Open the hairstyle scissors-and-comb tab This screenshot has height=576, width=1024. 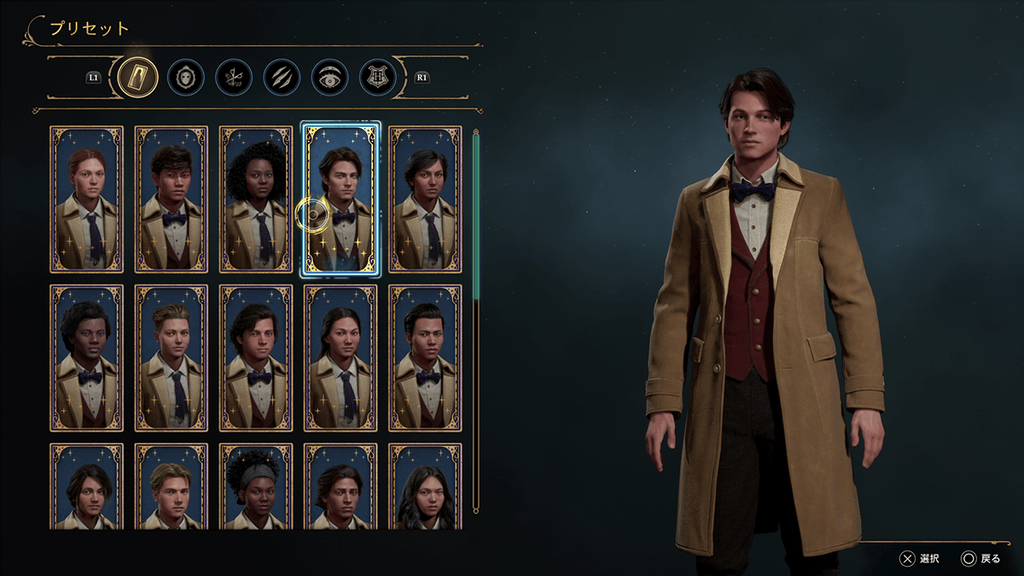click(x=234, y=76)
